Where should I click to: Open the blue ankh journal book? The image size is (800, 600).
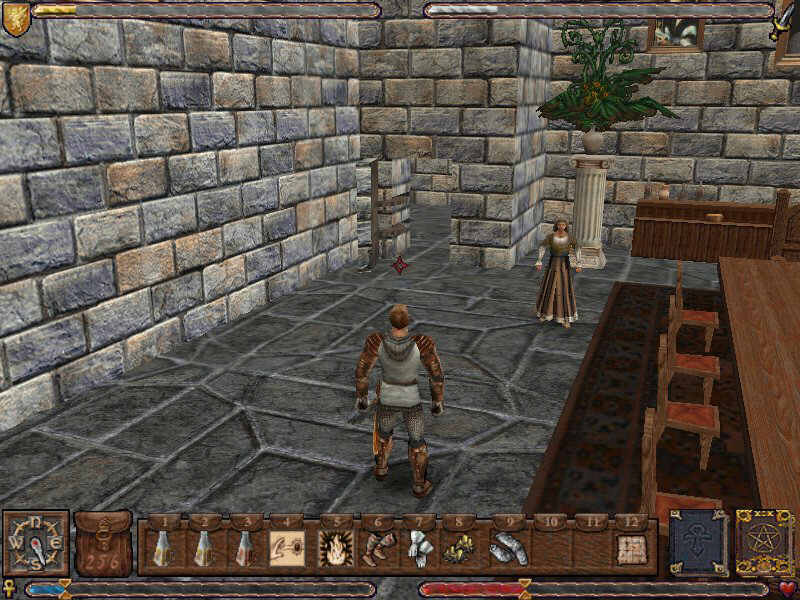(697, 543)
